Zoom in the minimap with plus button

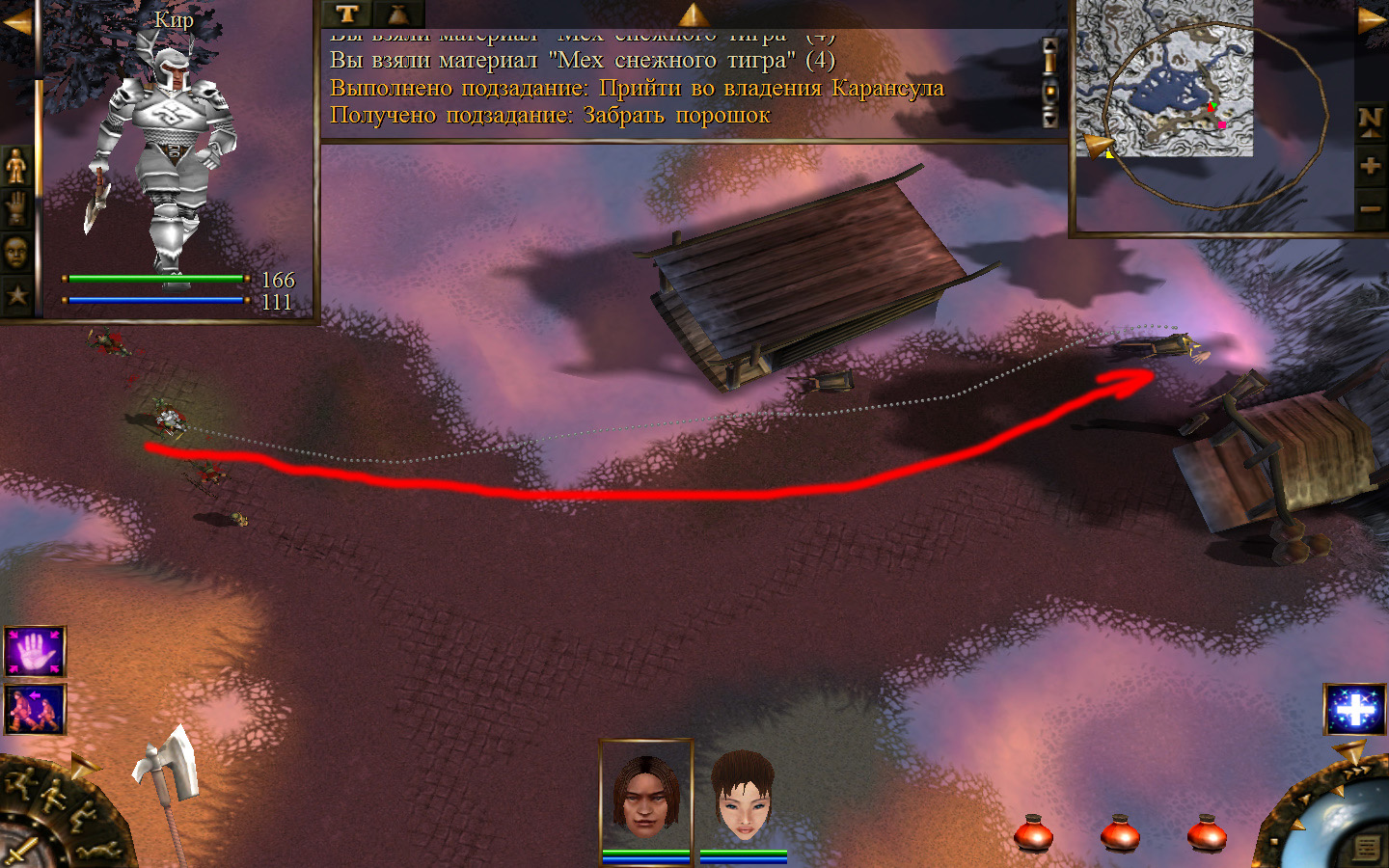click(1371, 165)
